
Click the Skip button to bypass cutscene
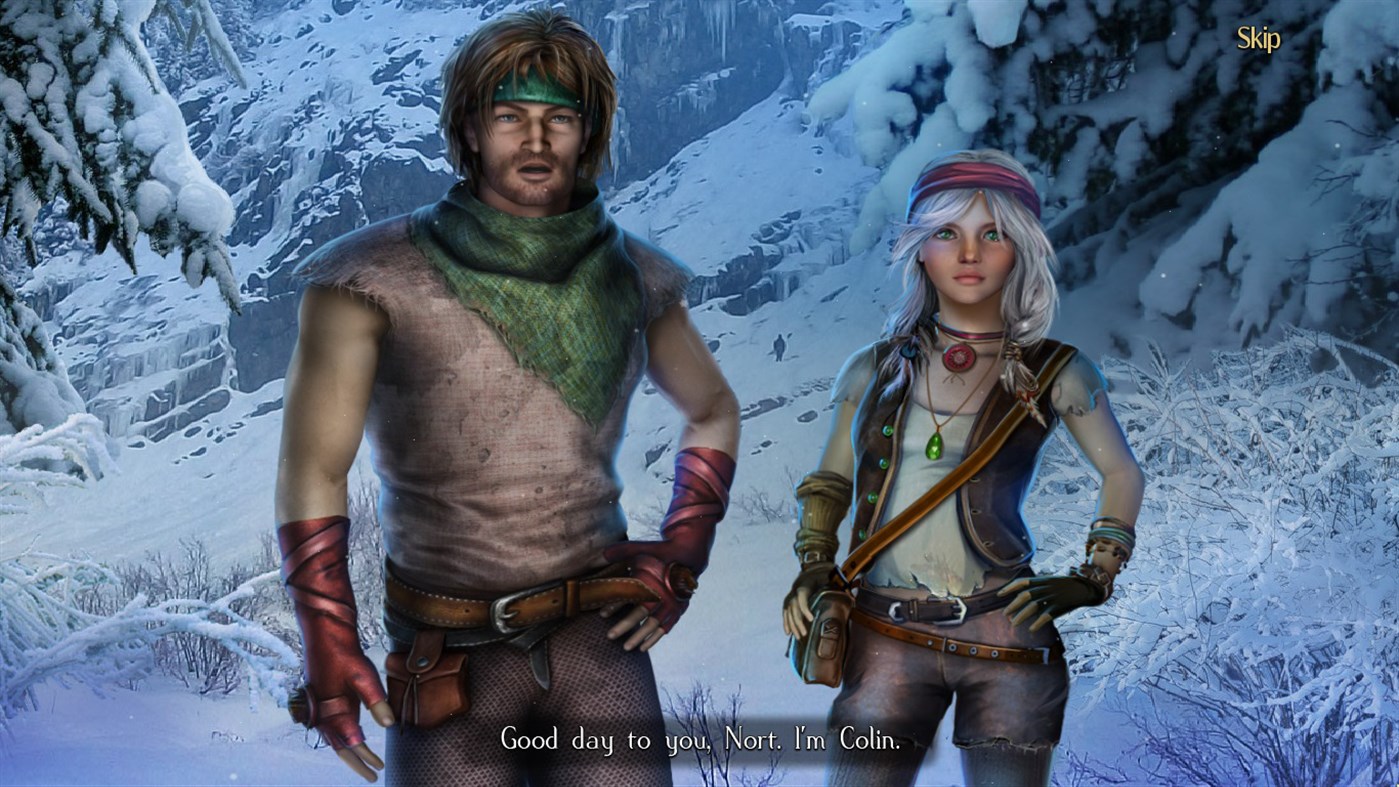pyautogui.click(x=1258, y=39)
